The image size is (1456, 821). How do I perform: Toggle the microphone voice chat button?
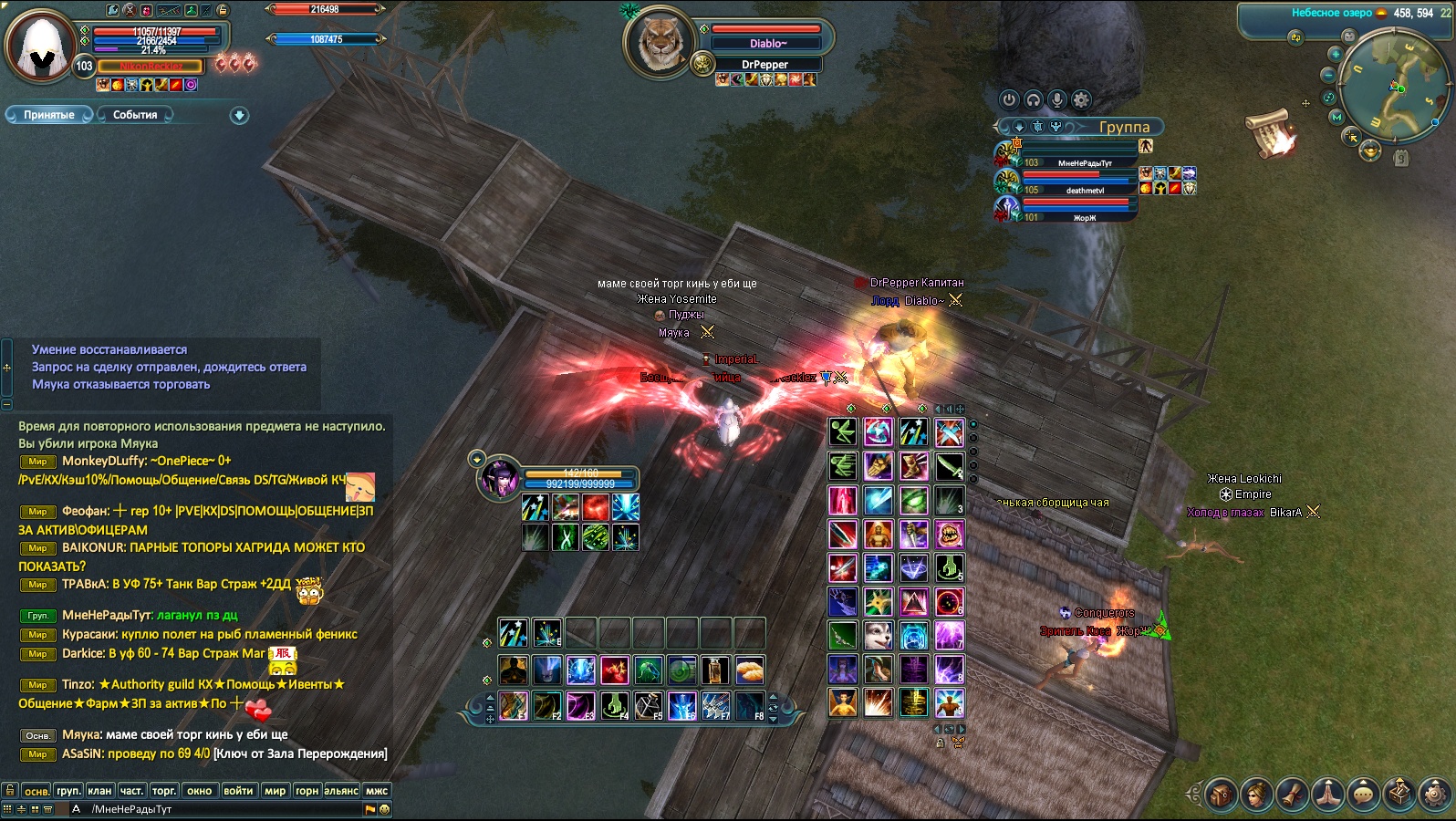[1057, 99]
